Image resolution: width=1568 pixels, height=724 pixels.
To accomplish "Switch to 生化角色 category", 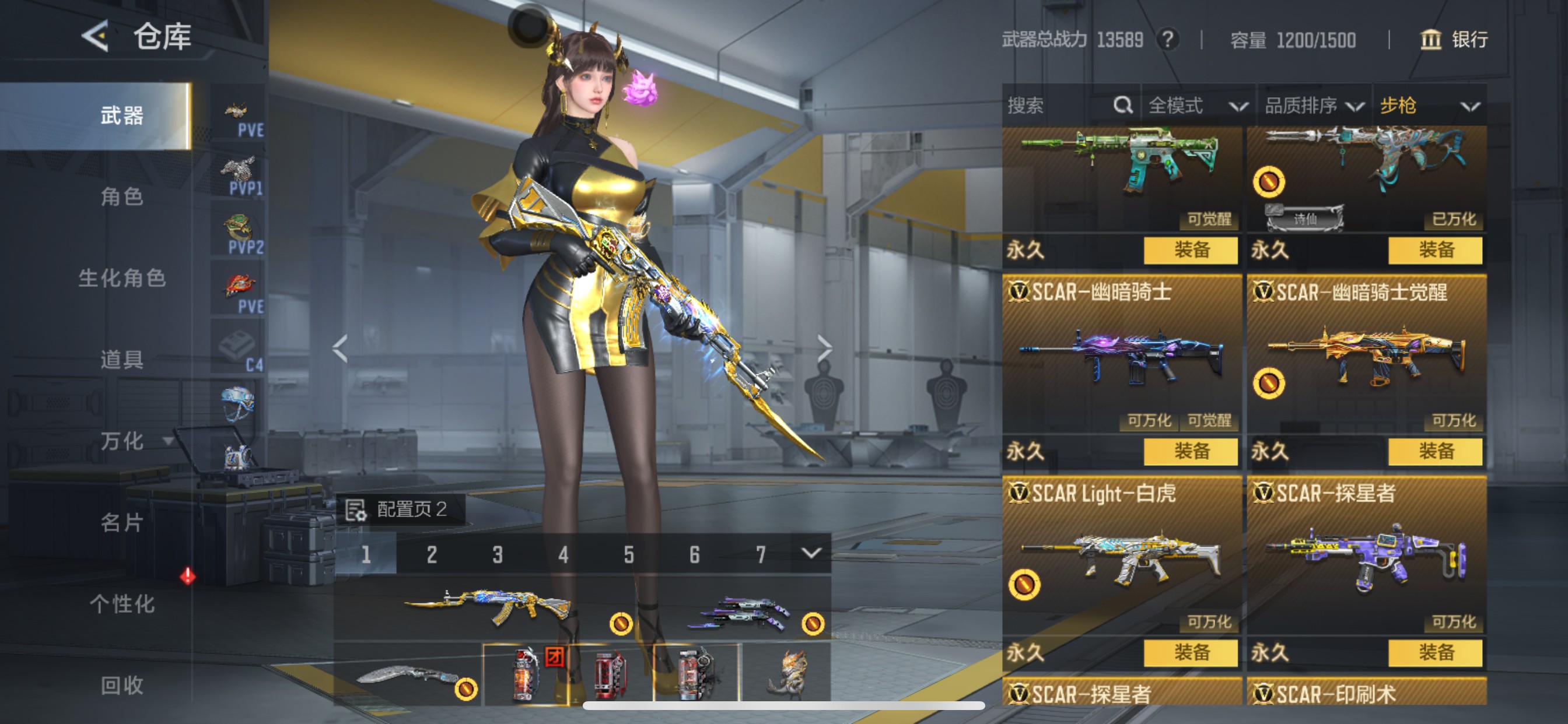I will pyautogui.click(x=122, y=278).
